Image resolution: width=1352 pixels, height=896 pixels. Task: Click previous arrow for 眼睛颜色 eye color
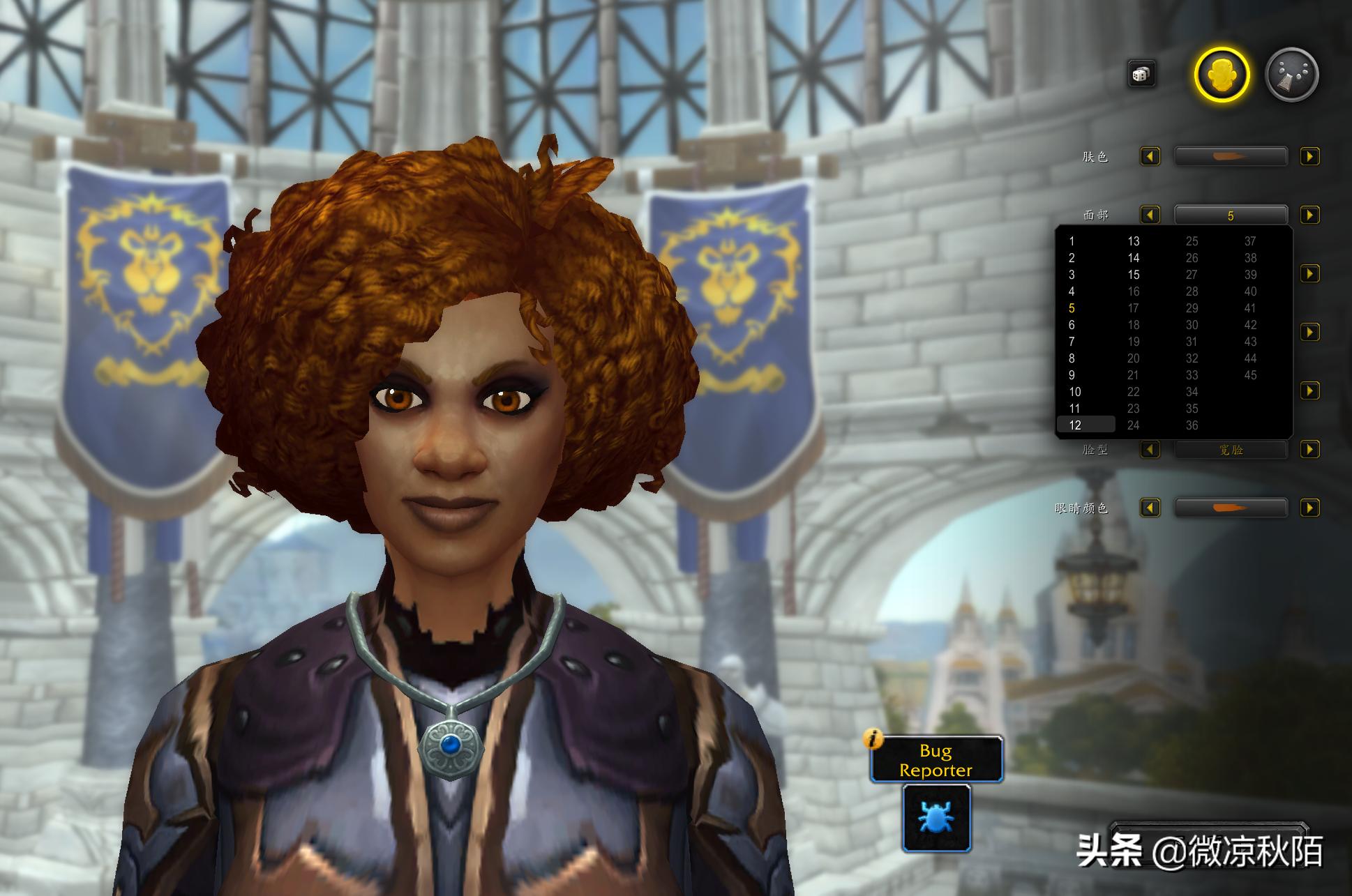point(1150,508)
